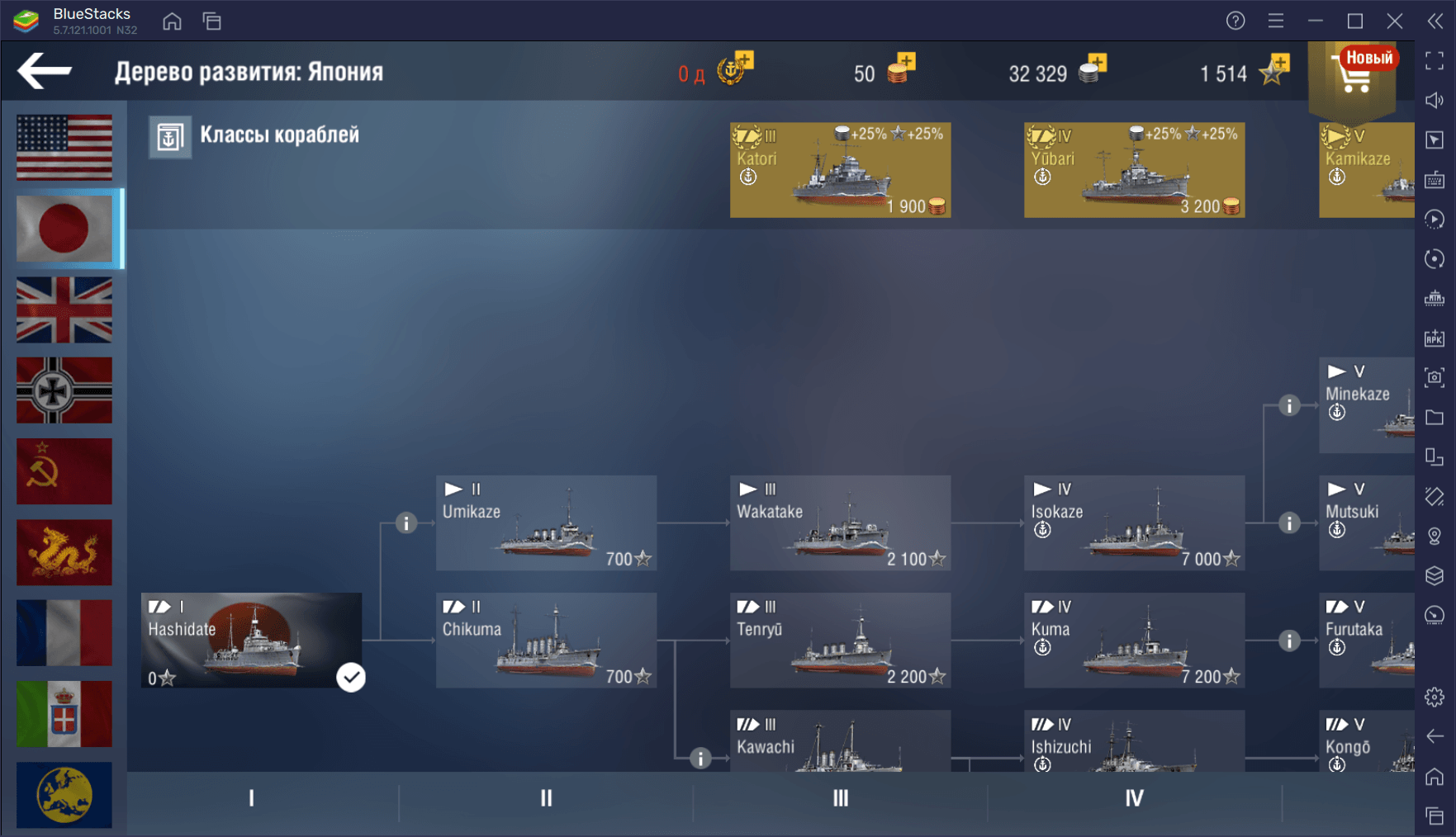The height and width of the screenshot is (837, 1456).
Task: Open the ship classes filter
Action: pyautogui.click(x=254, y=136)
